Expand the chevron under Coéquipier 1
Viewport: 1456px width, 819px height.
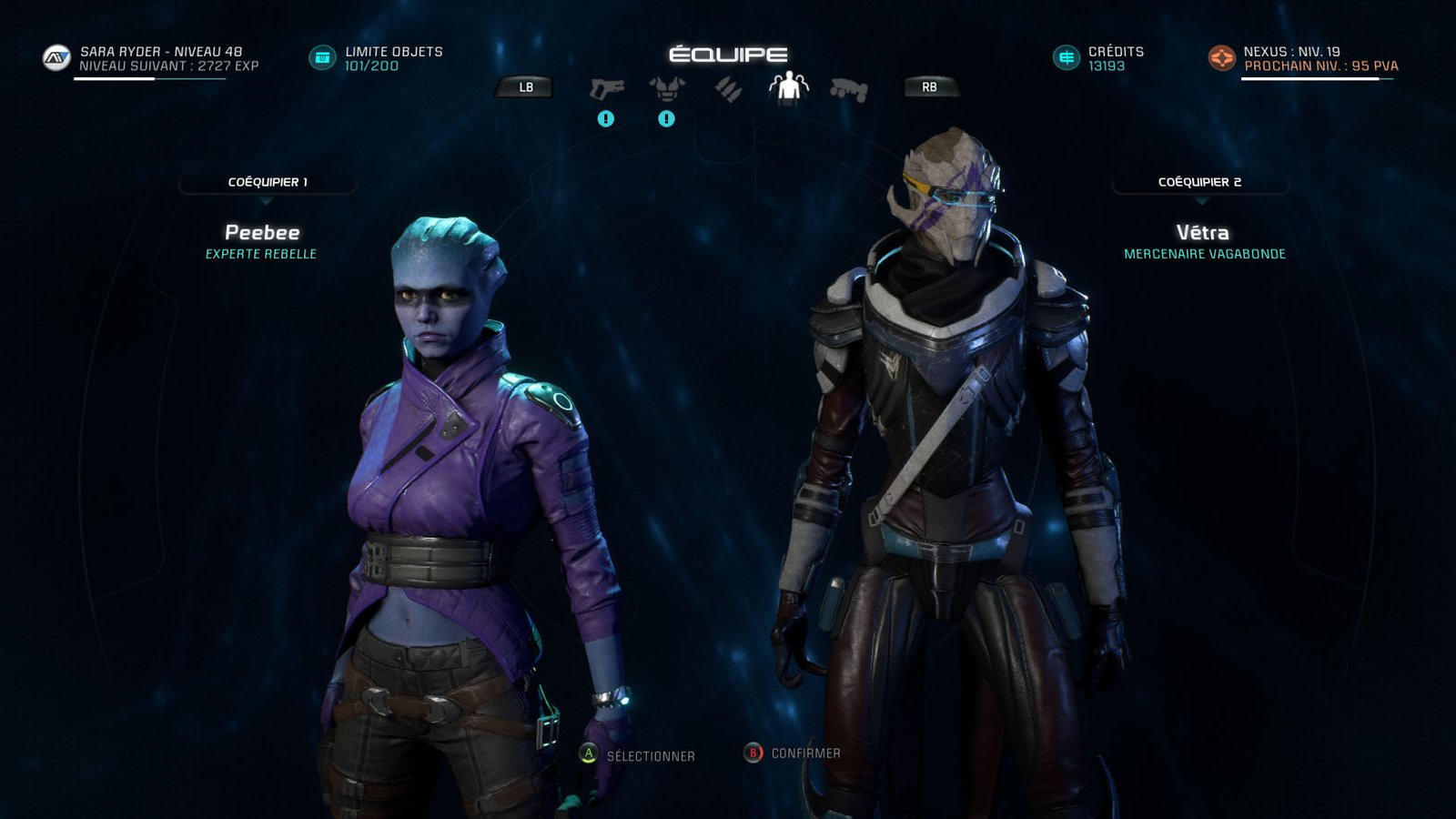(266, 201)
